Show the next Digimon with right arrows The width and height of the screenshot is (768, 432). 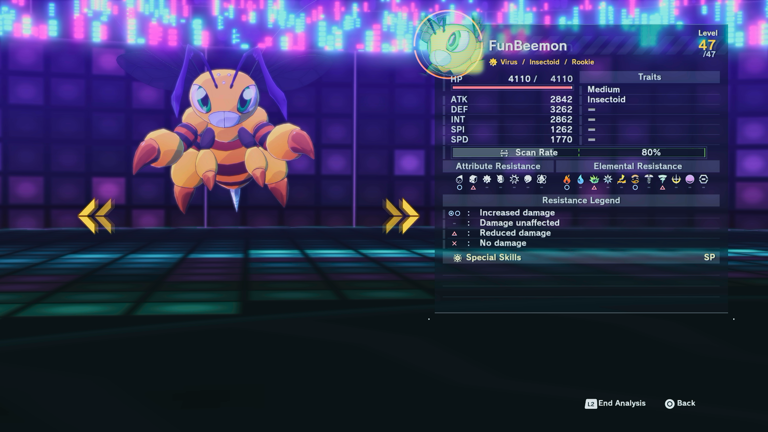(401, 215)
